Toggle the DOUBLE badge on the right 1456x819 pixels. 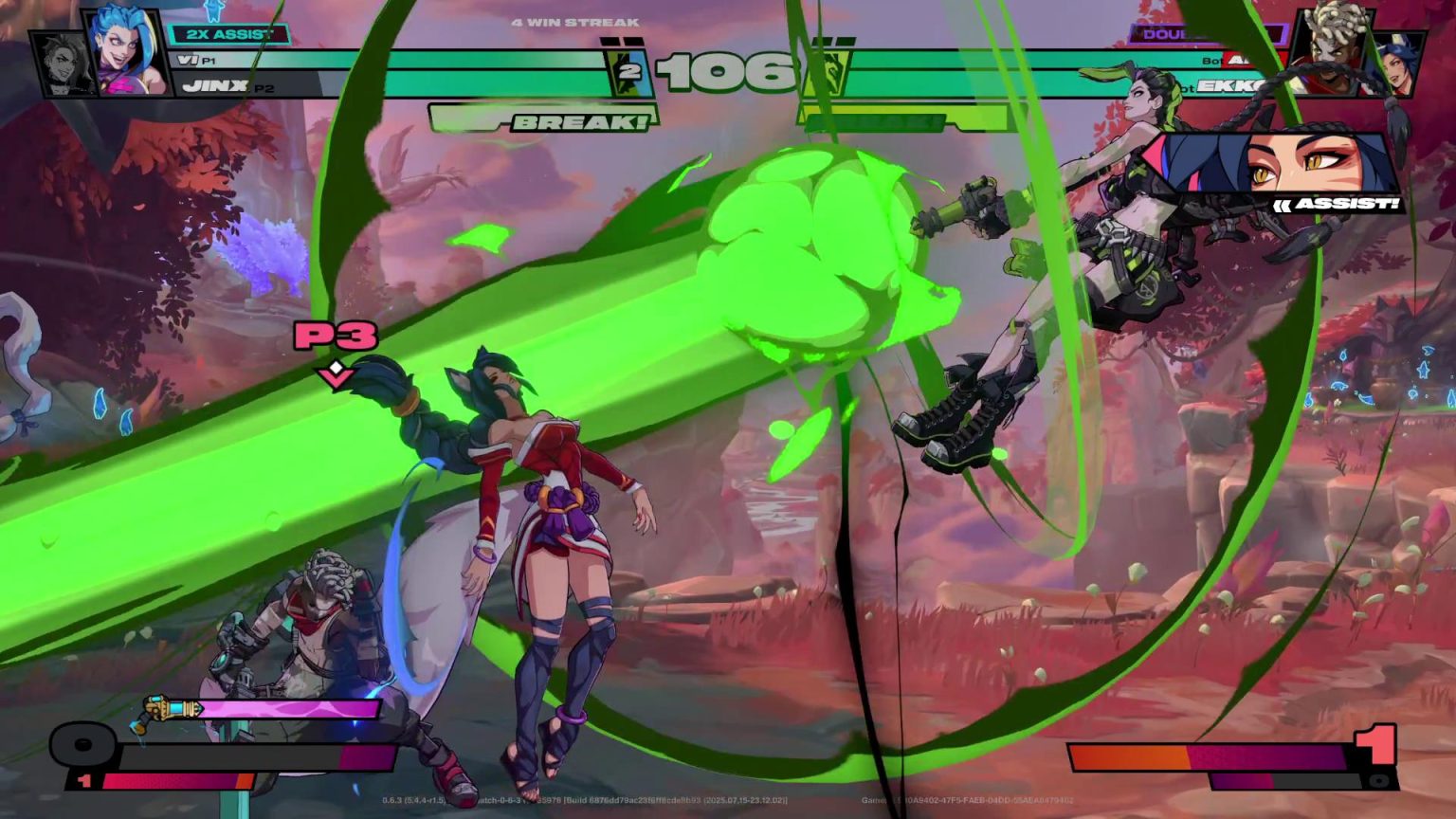[x=1208, y=34]
